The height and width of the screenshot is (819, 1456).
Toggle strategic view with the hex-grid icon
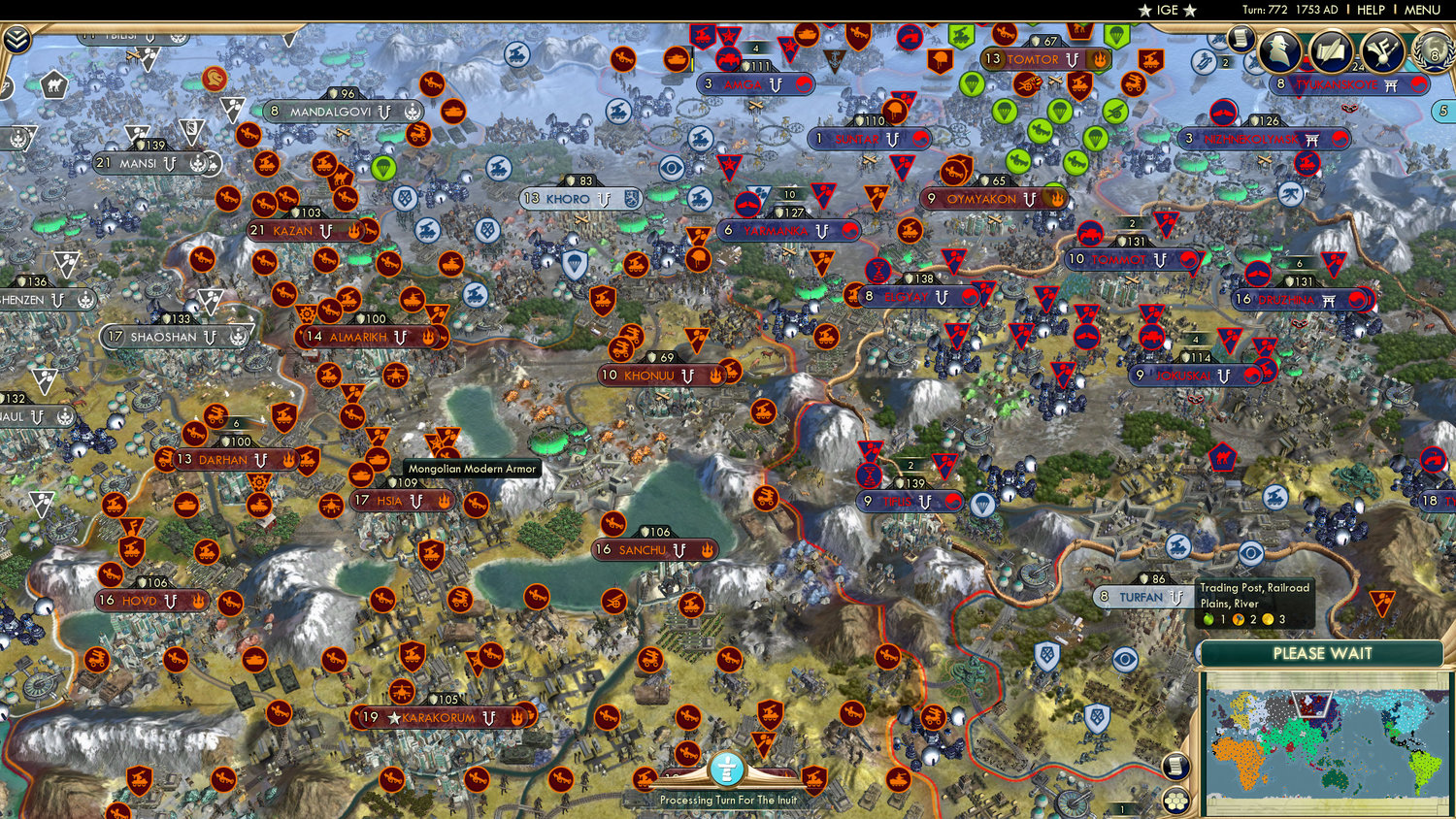point(1175,802)
